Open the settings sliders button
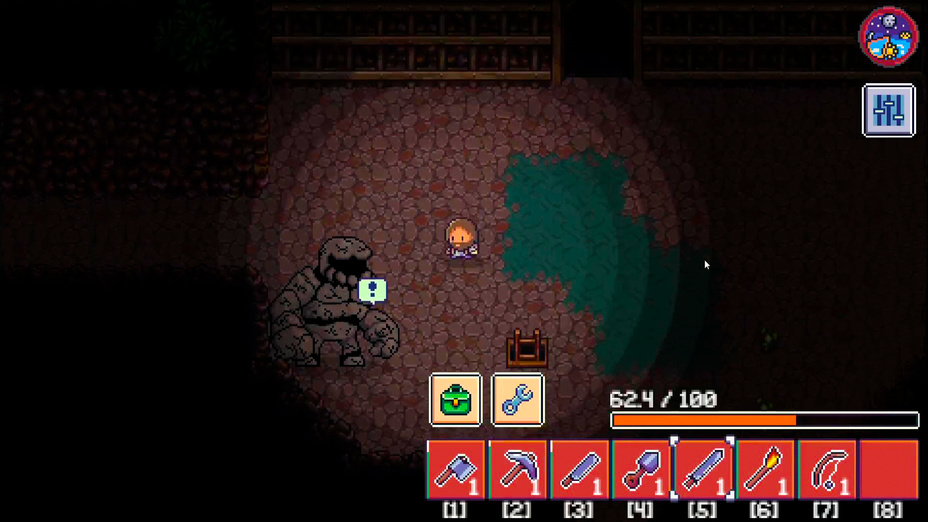The height and width of the screenshot is (522, 928). (888, 110)
